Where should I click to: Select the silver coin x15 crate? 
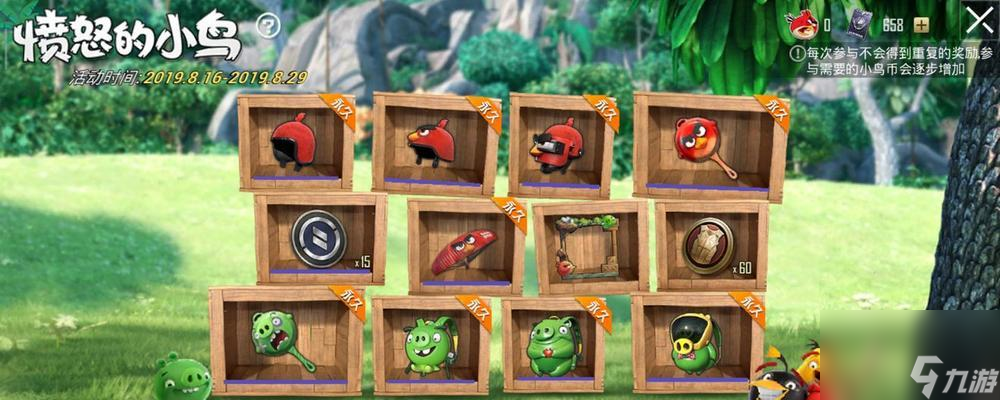[319, 240]
